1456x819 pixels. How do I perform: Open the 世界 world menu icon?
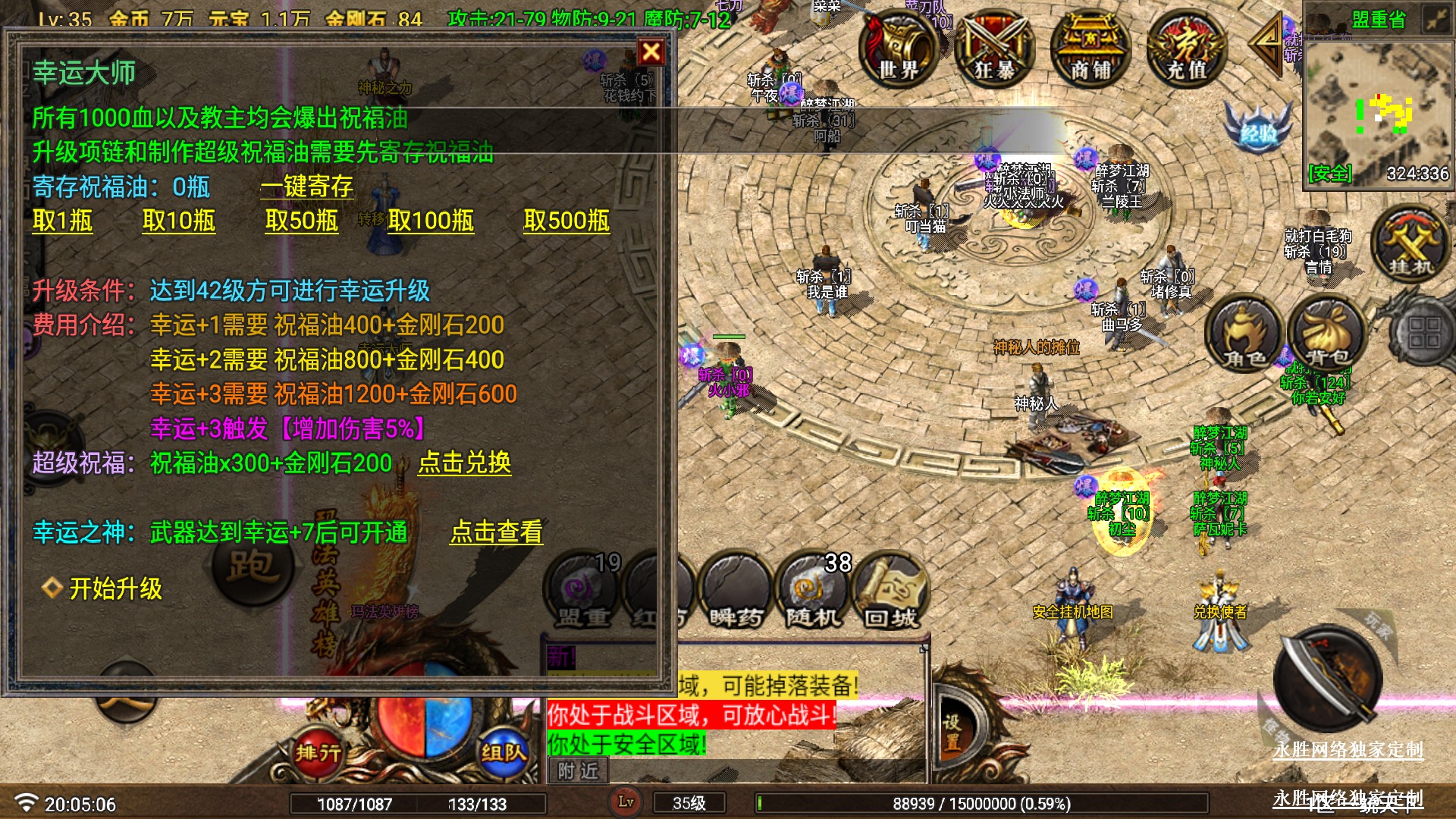pyautogui.click(x=899, y=49)
